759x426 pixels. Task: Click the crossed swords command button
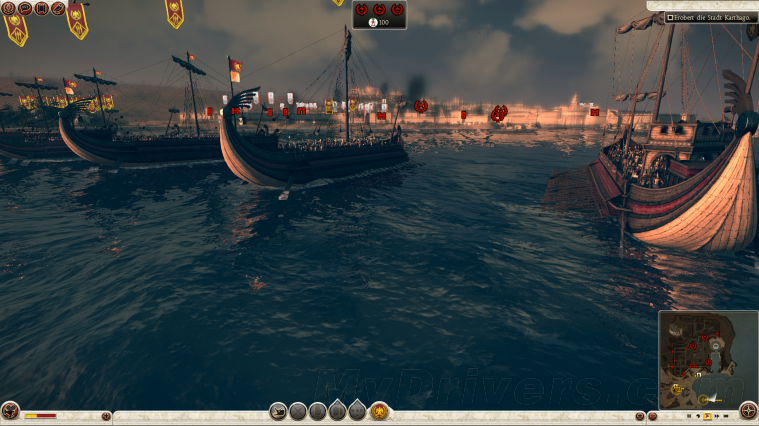pyautogui.click(x=298, y=411)
